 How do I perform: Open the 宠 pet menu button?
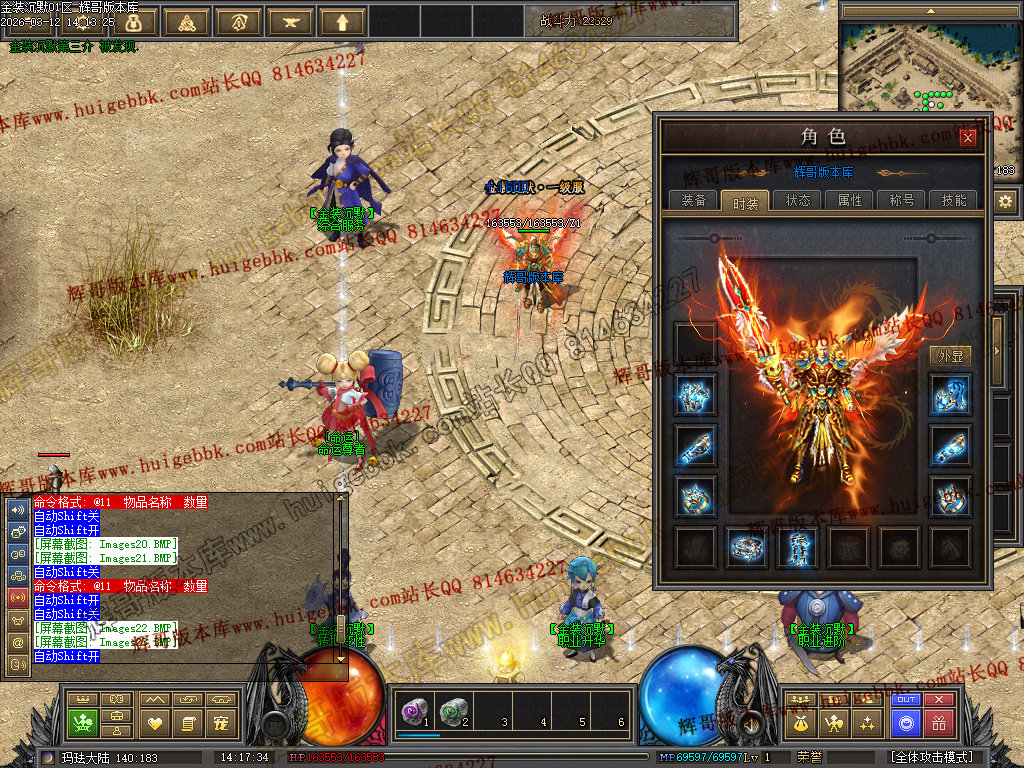[x=222, y=722]
